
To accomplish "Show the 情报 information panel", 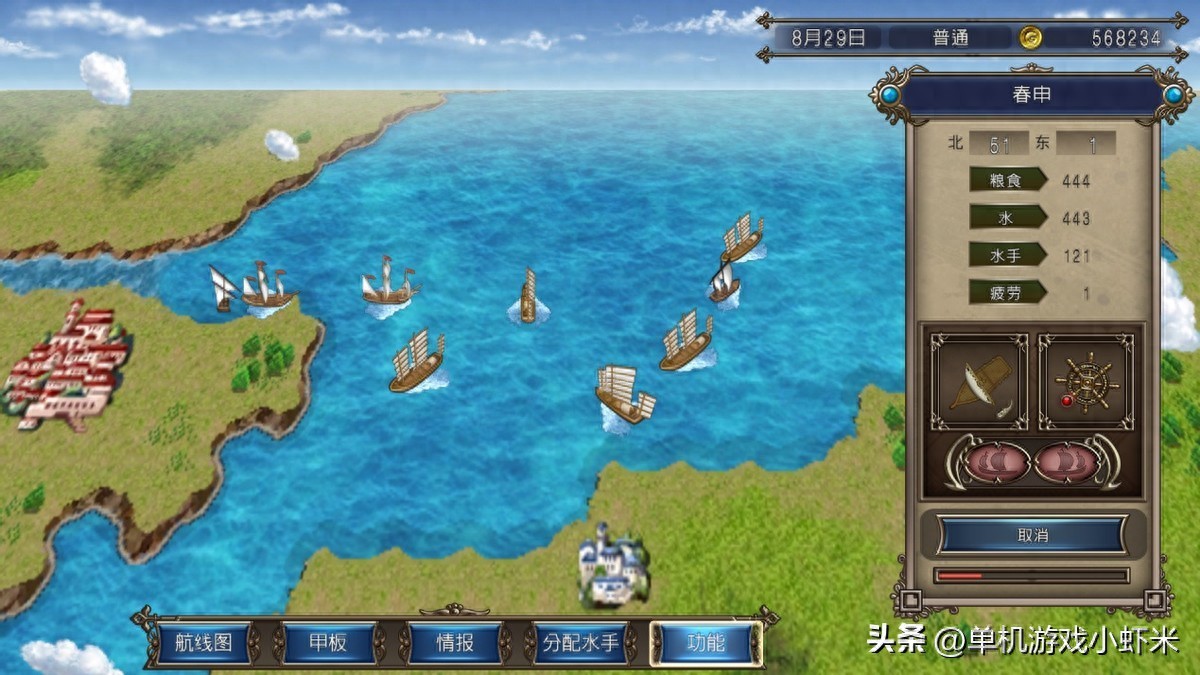I will [x=455, y=643].
